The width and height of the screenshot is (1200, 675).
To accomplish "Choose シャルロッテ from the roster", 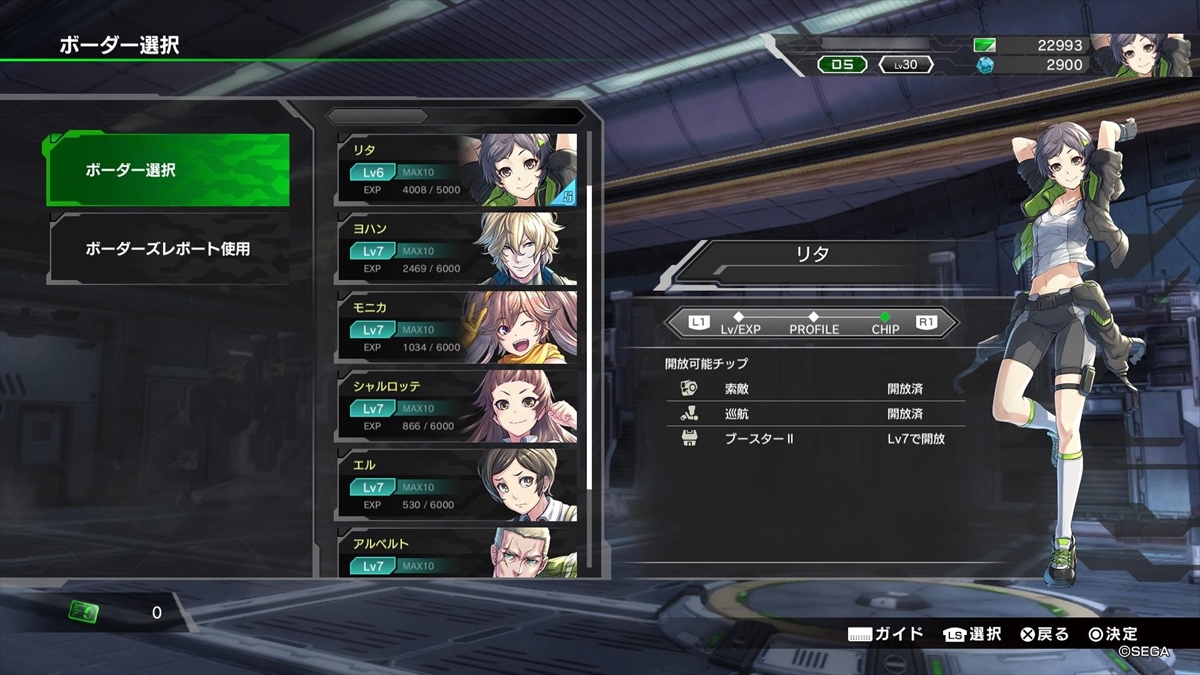I will [x=458, y=407].
